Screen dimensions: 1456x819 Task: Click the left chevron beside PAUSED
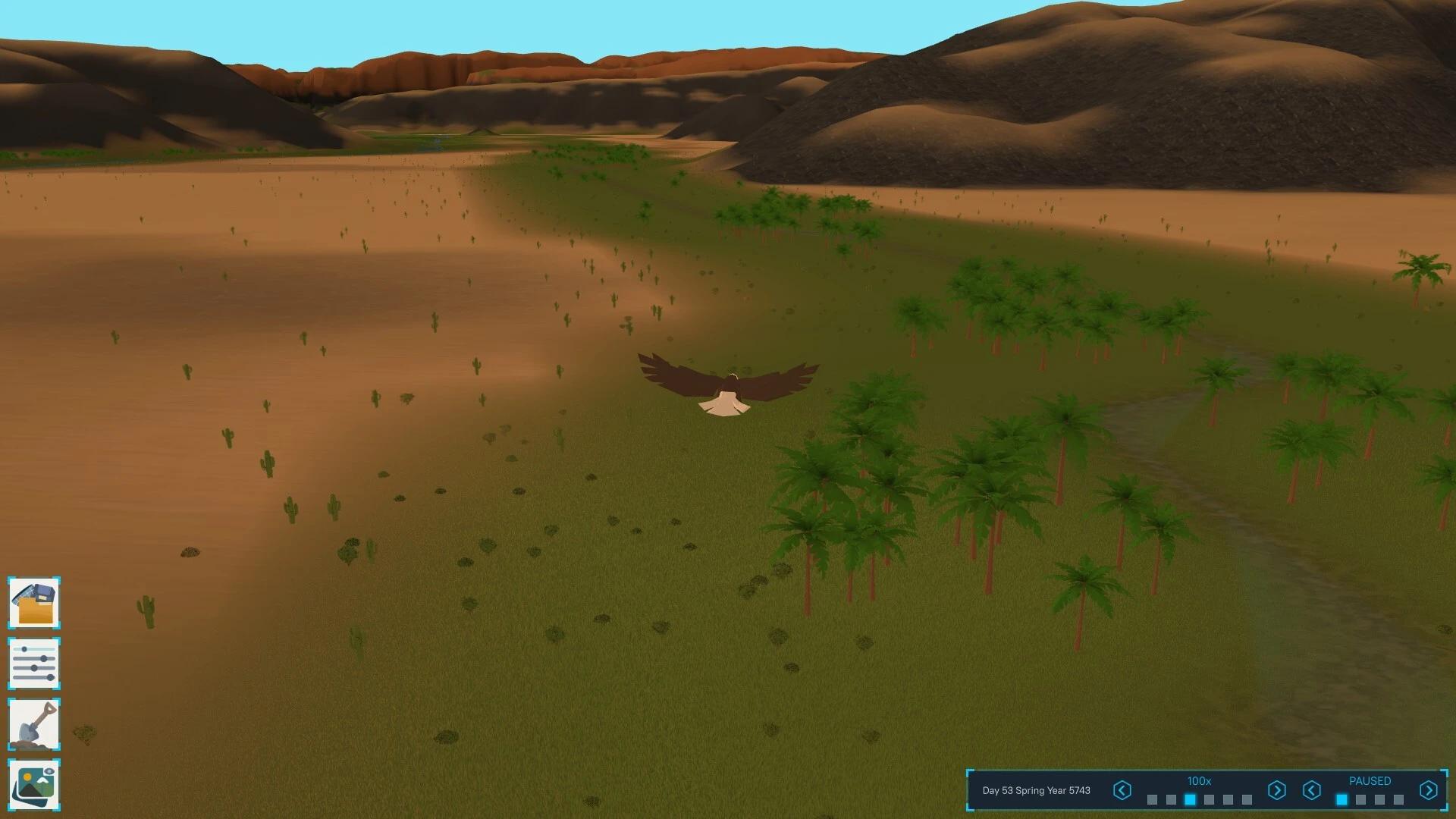1312,790
